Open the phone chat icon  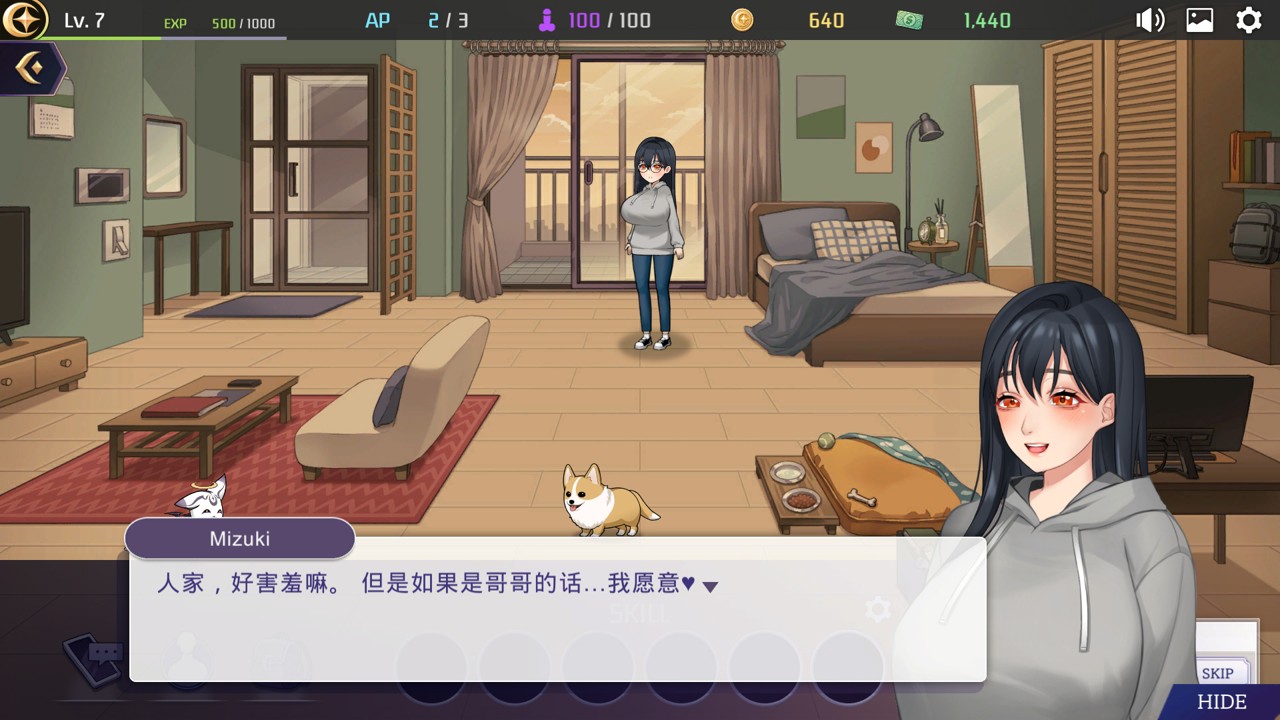tap(95, 656)
